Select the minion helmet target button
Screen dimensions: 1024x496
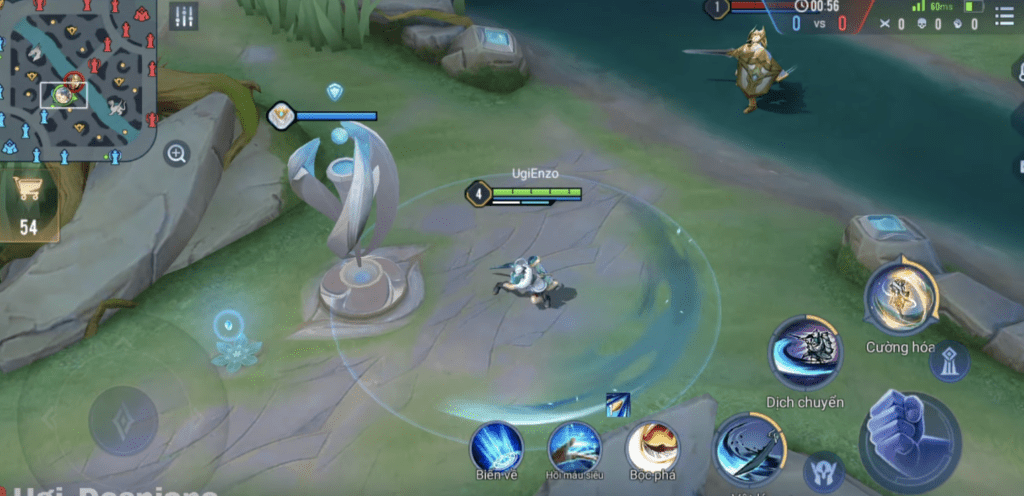[824, 471]
